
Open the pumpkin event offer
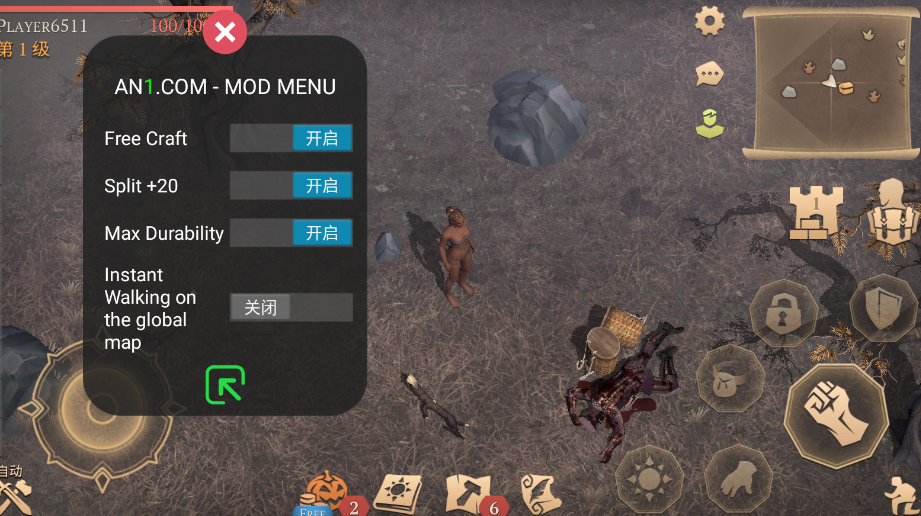point(323,491)
